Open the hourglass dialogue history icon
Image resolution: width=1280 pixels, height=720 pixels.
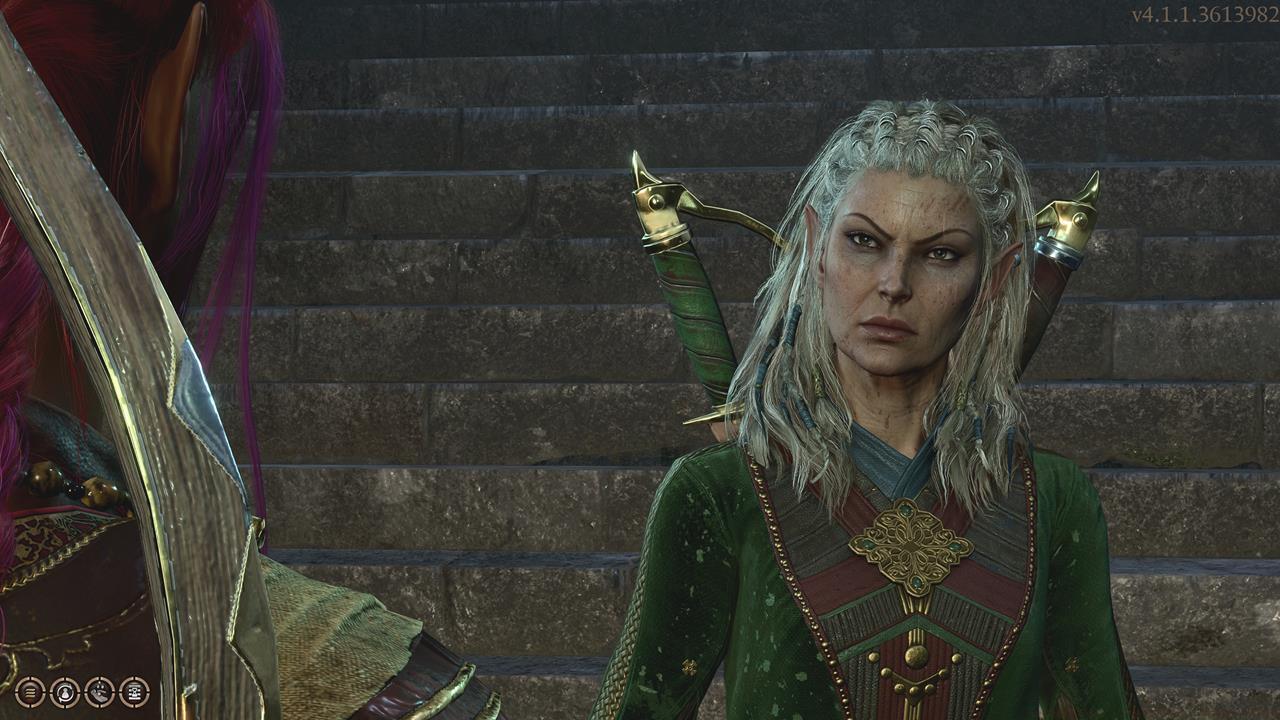tap(134, 692)
